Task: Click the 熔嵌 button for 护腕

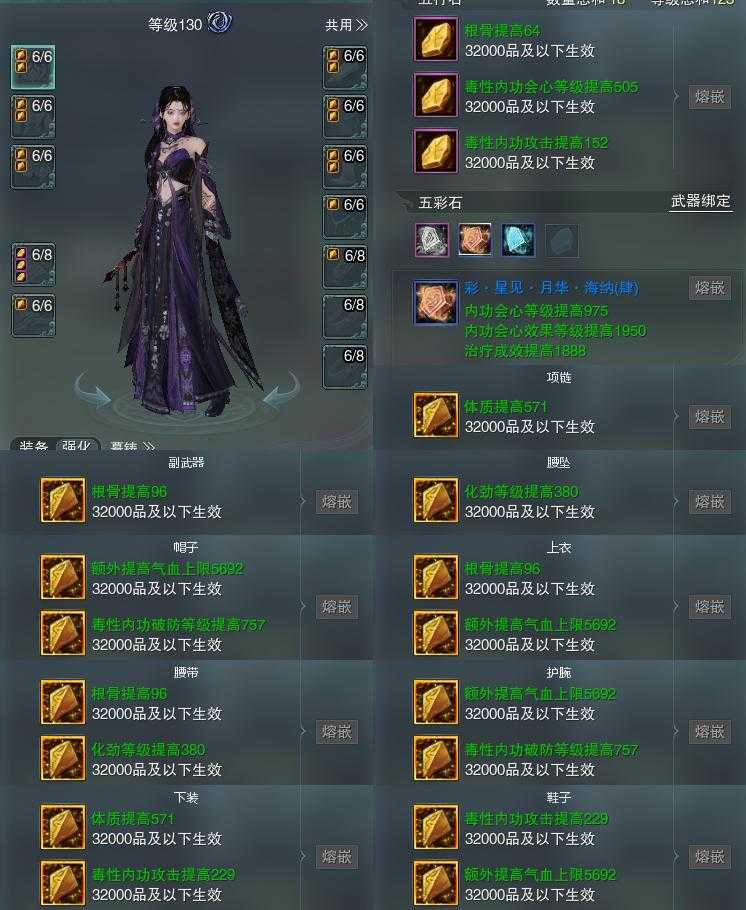Action: coord(709,732)
